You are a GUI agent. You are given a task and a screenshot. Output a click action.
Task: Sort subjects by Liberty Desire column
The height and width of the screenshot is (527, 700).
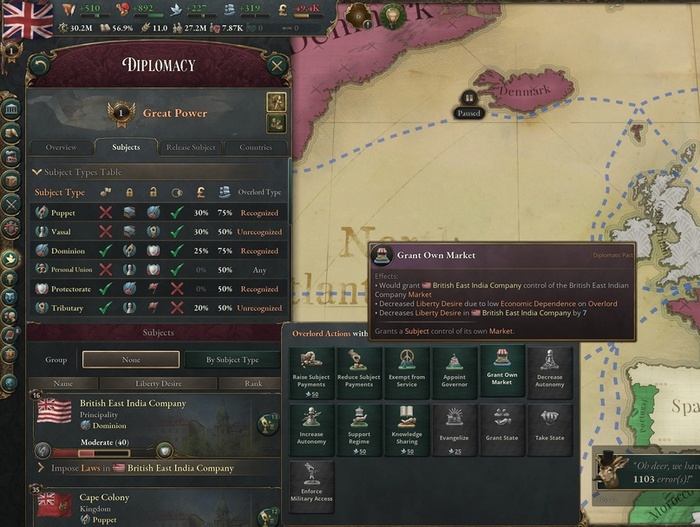click(161, 383)
